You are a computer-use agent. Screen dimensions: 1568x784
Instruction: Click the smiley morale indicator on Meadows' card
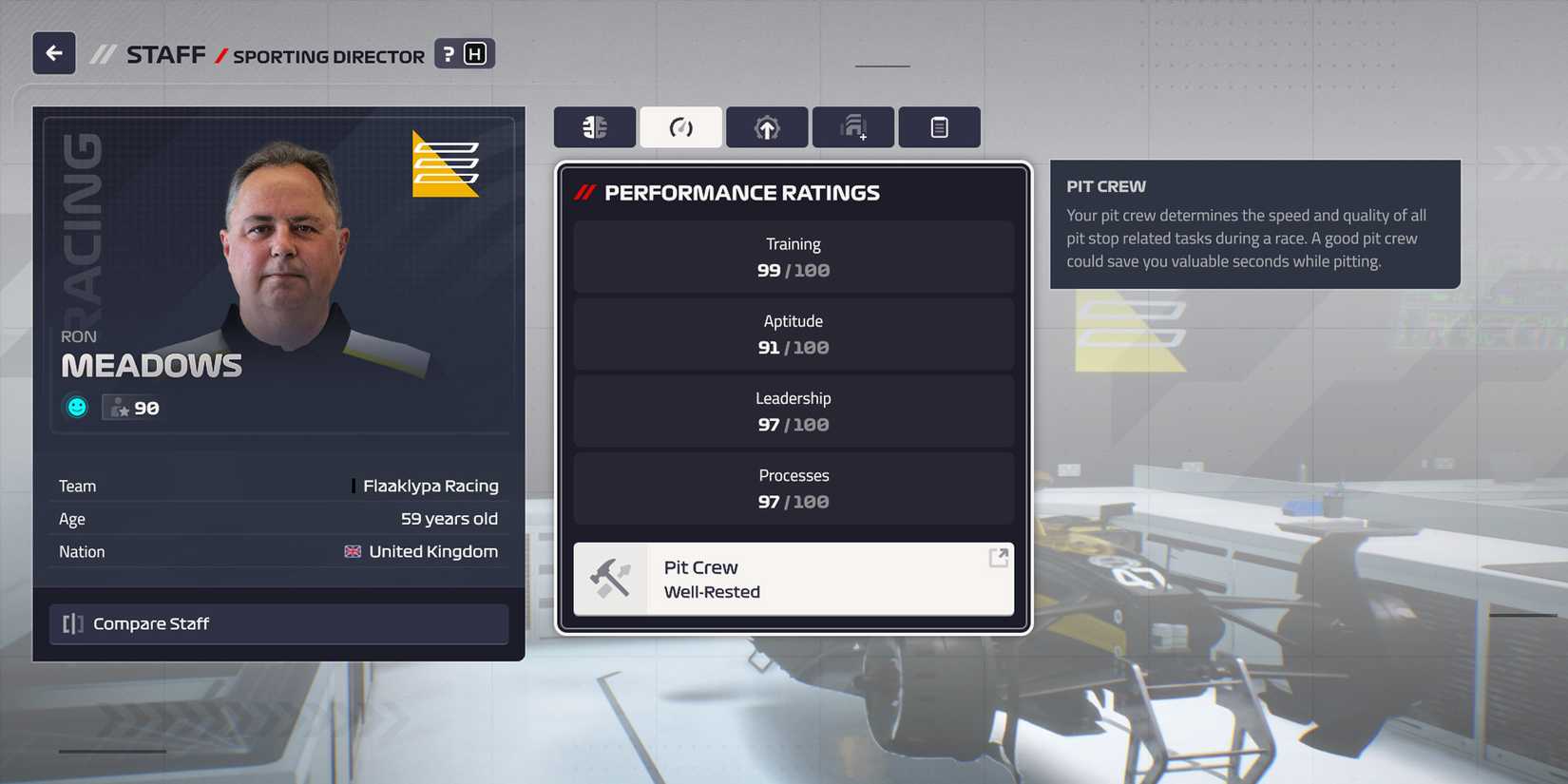pos(75,407)
